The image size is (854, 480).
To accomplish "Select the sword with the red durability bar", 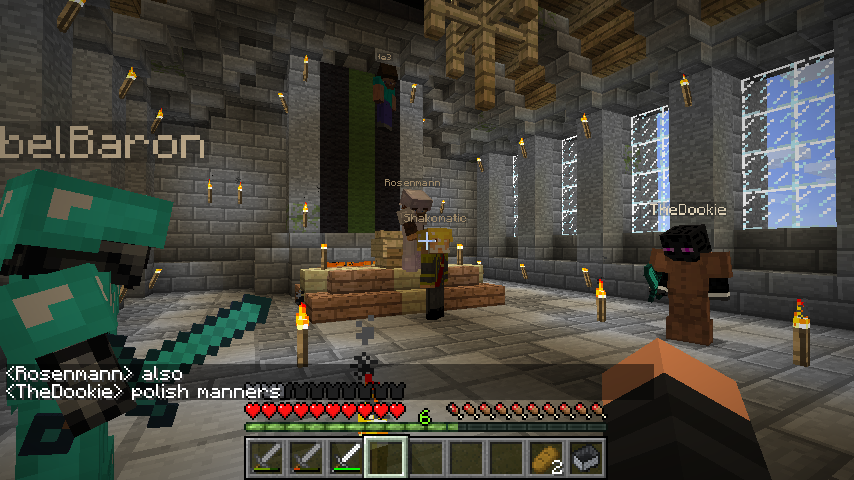I will [x=306, y=458].
